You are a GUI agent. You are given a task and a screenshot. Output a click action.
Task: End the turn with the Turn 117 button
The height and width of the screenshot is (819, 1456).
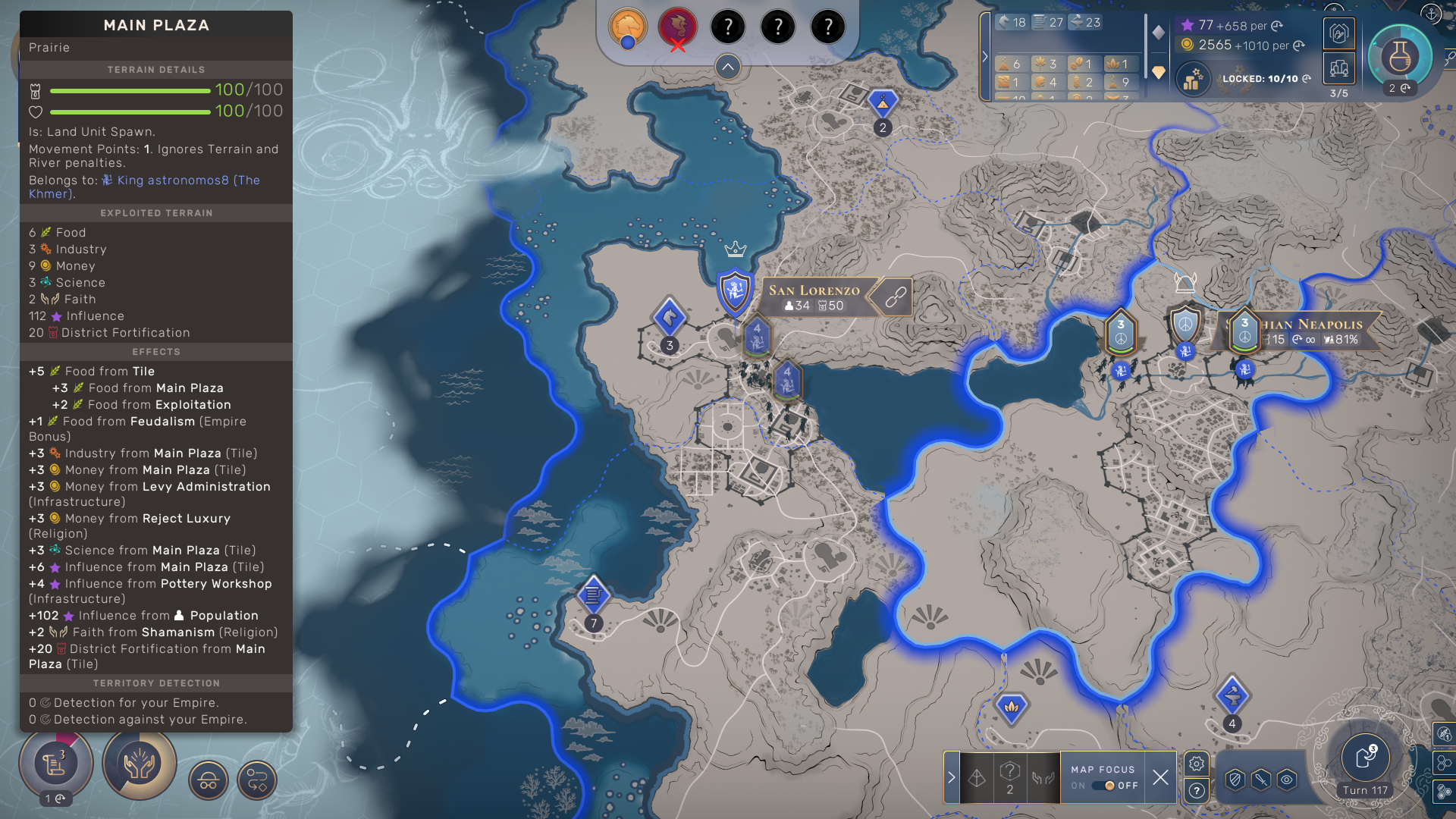pyautogui.click(x=1365, y=758)
